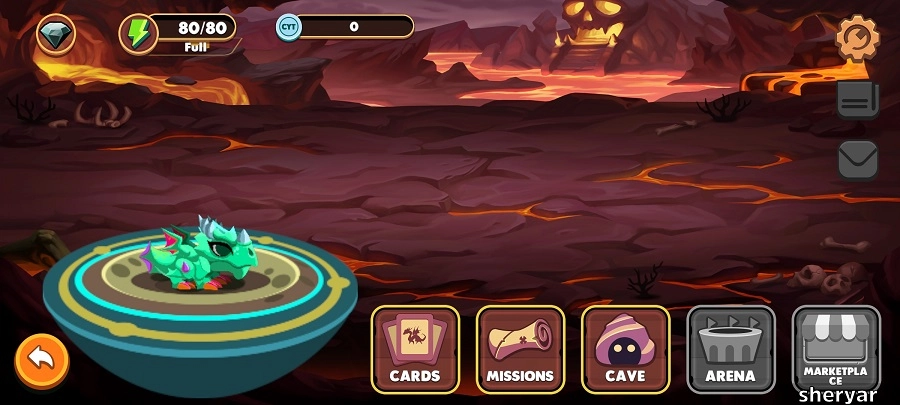Open the gear settings icon
900x405 pixels.
[x=857, y=38]
